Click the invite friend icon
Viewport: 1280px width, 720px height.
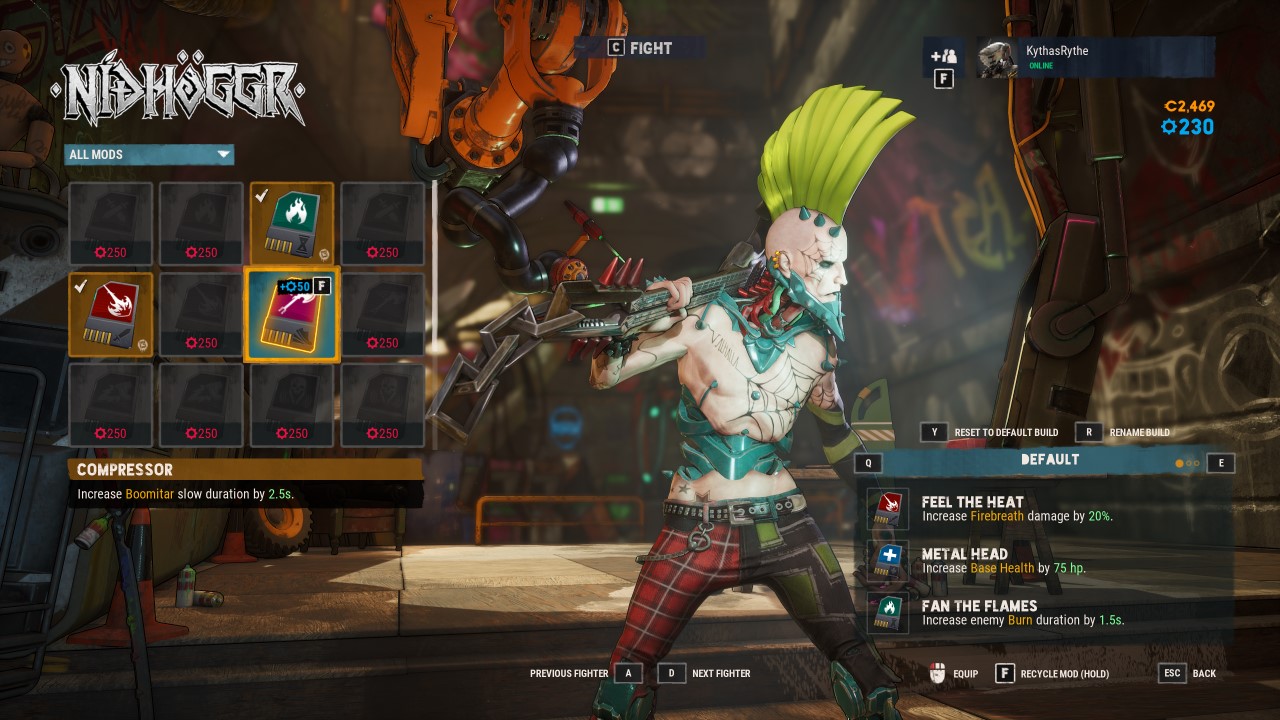pyautogui.click(x=943, y=56)
